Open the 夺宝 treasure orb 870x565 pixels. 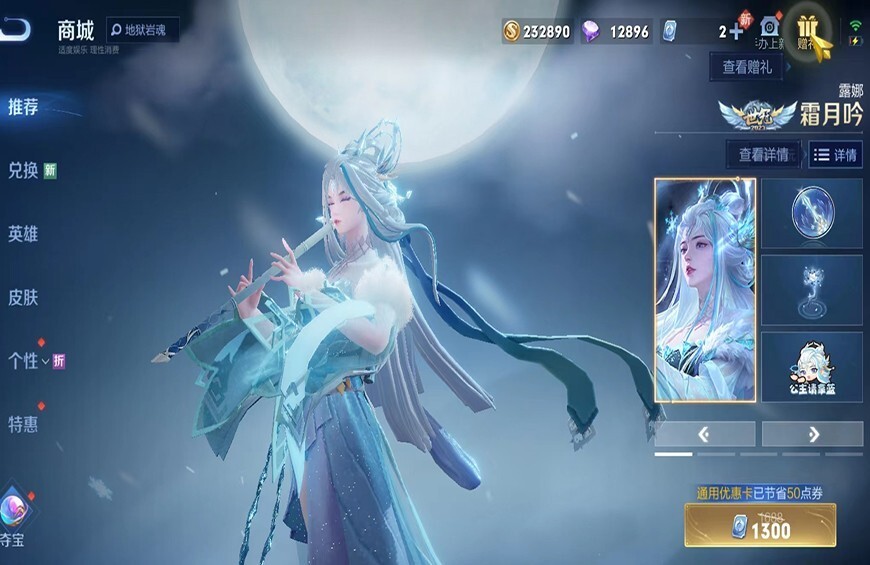click(14, 508)
